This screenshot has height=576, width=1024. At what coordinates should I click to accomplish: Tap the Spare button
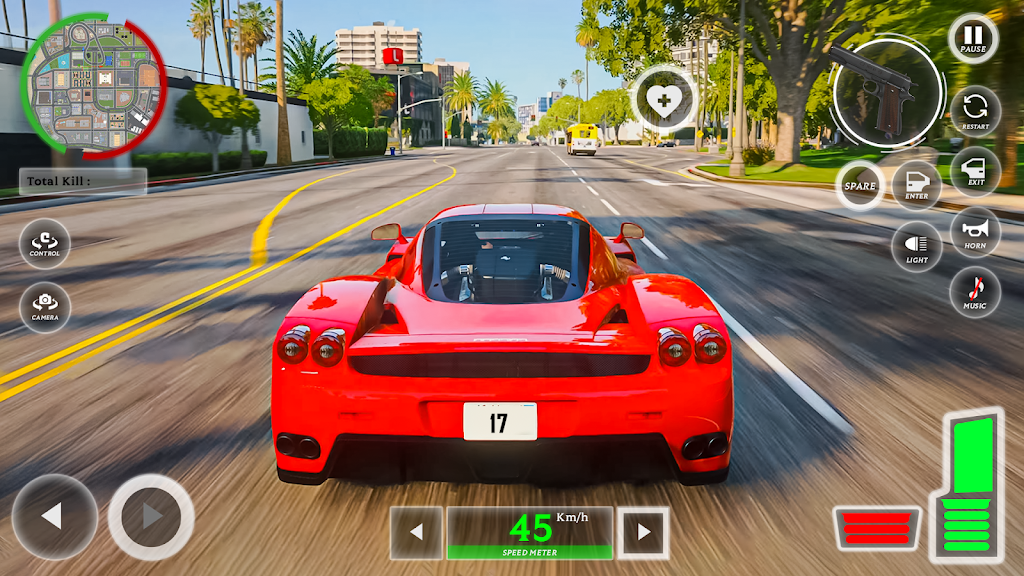859,185
